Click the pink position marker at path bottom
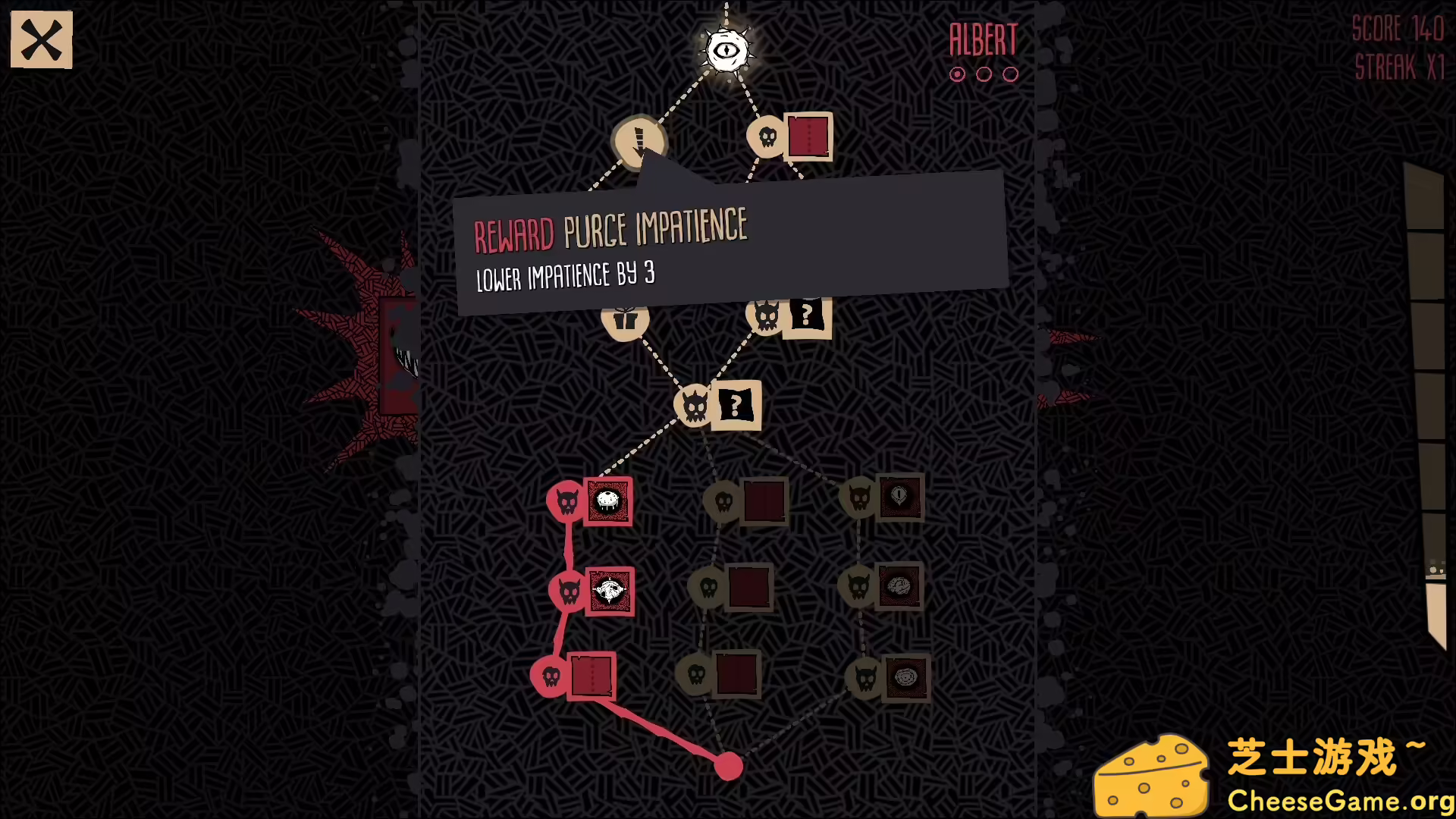Image resolution: width=1456 pixels, height=819 pixels. [729, 767]
